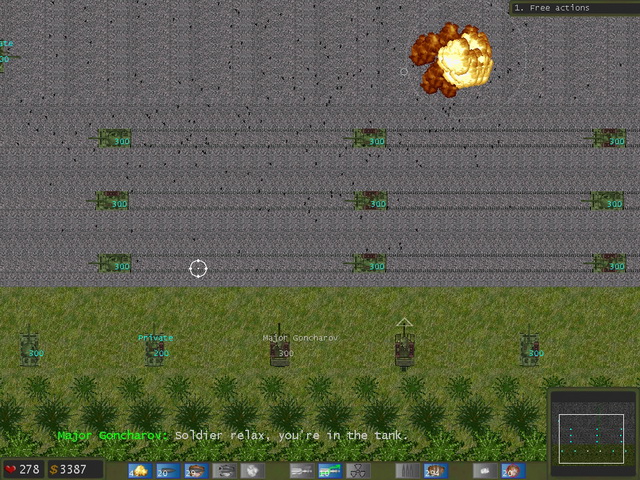Pick the green missile icon marked 10

click(329, 471)
